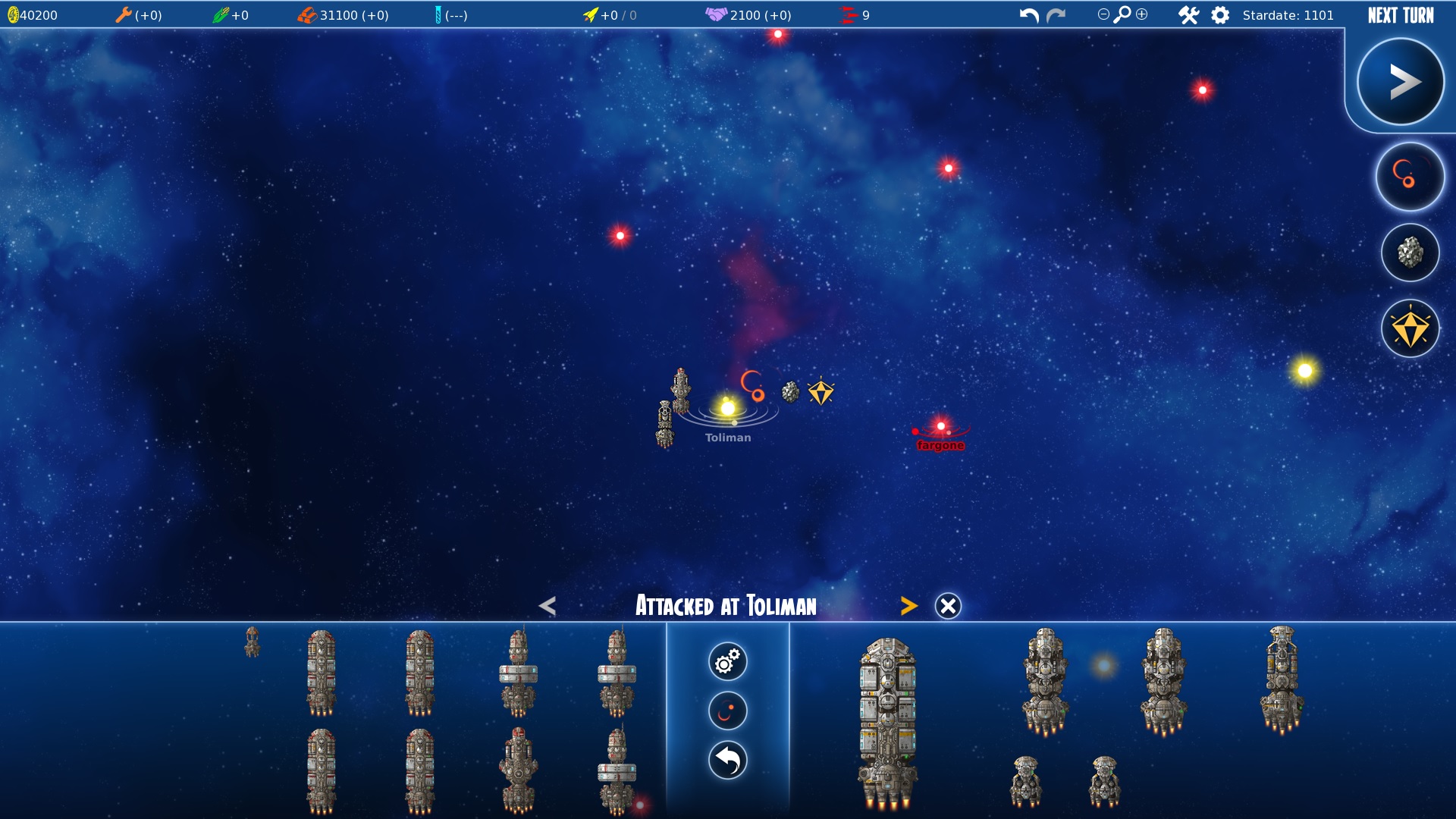
Task: Click the gears button in battle panel
Action: [x=728, y=661]
